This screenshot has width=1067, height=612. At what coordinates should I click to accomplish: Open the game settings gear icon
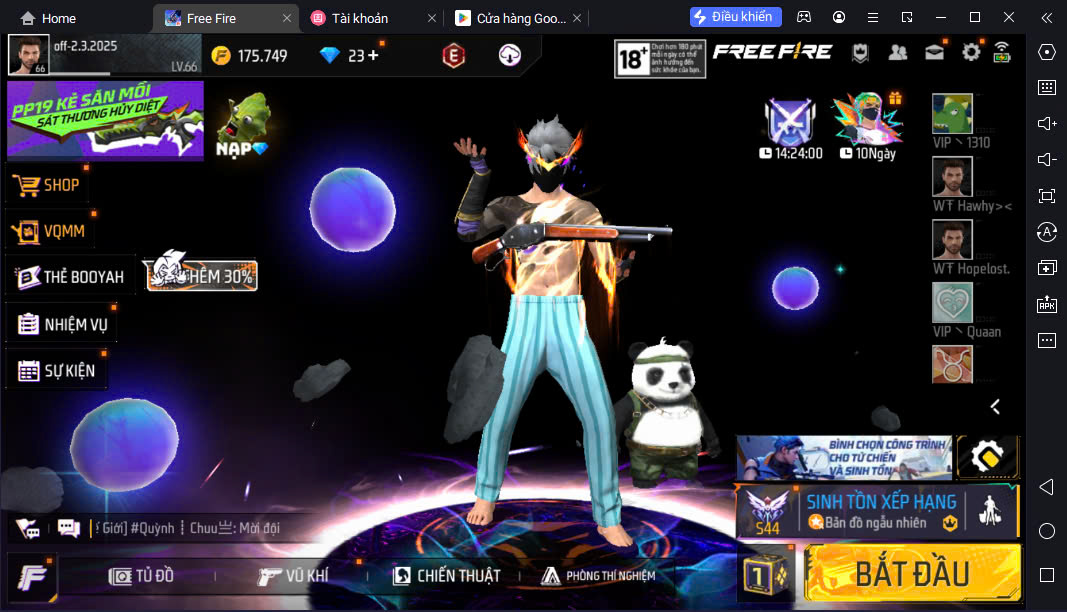(x=970, y=52)
